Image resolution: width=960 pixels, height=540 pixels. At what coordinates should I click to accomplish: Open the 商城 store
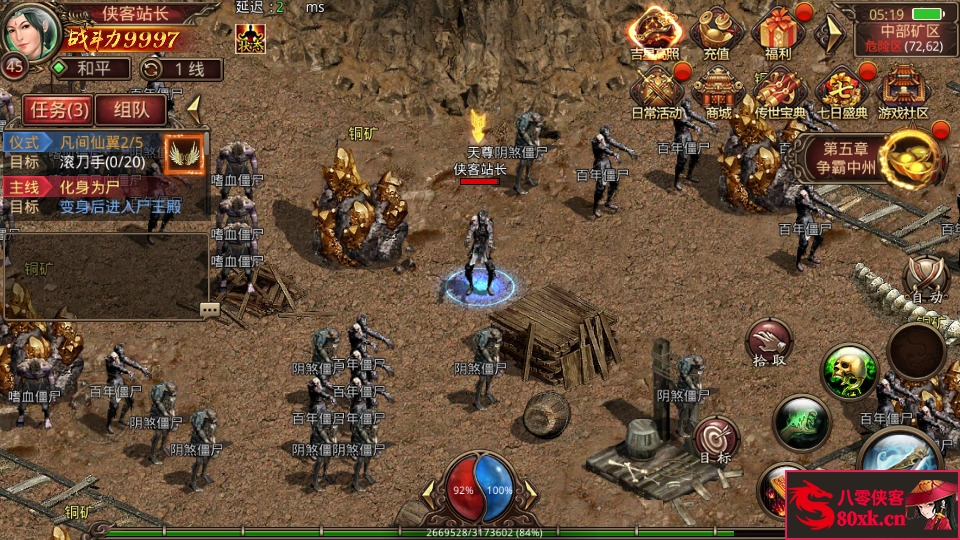pyautogui.click(x=718, y=92)
